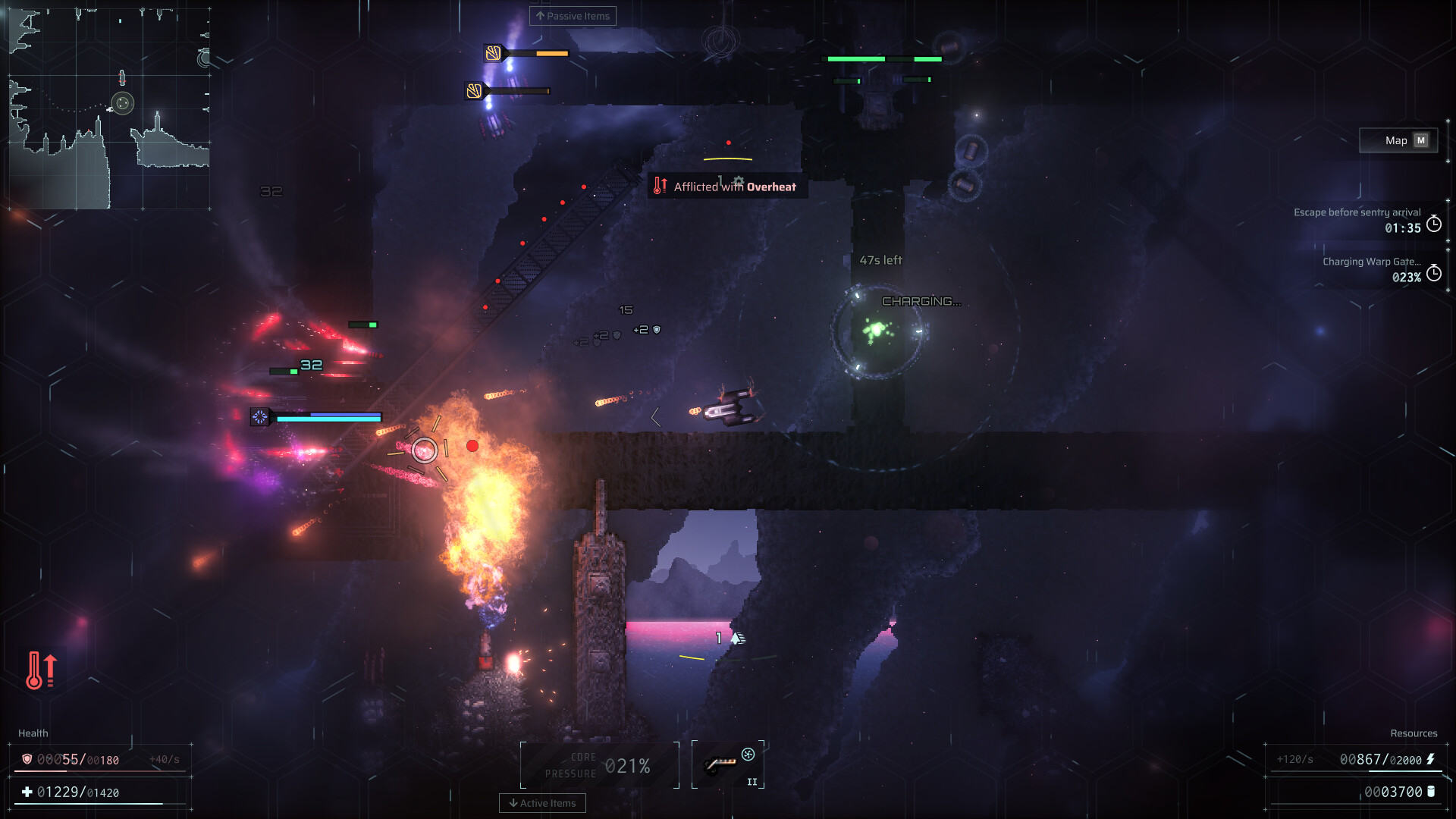Click the Core Pressure 021% gauge

point(598,764)
